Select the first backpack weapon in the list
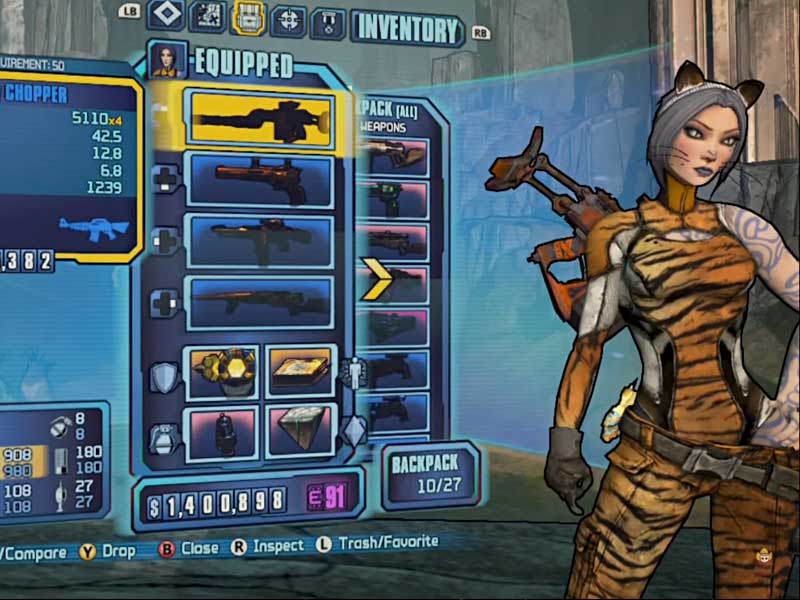 click(x=397, y=157)
